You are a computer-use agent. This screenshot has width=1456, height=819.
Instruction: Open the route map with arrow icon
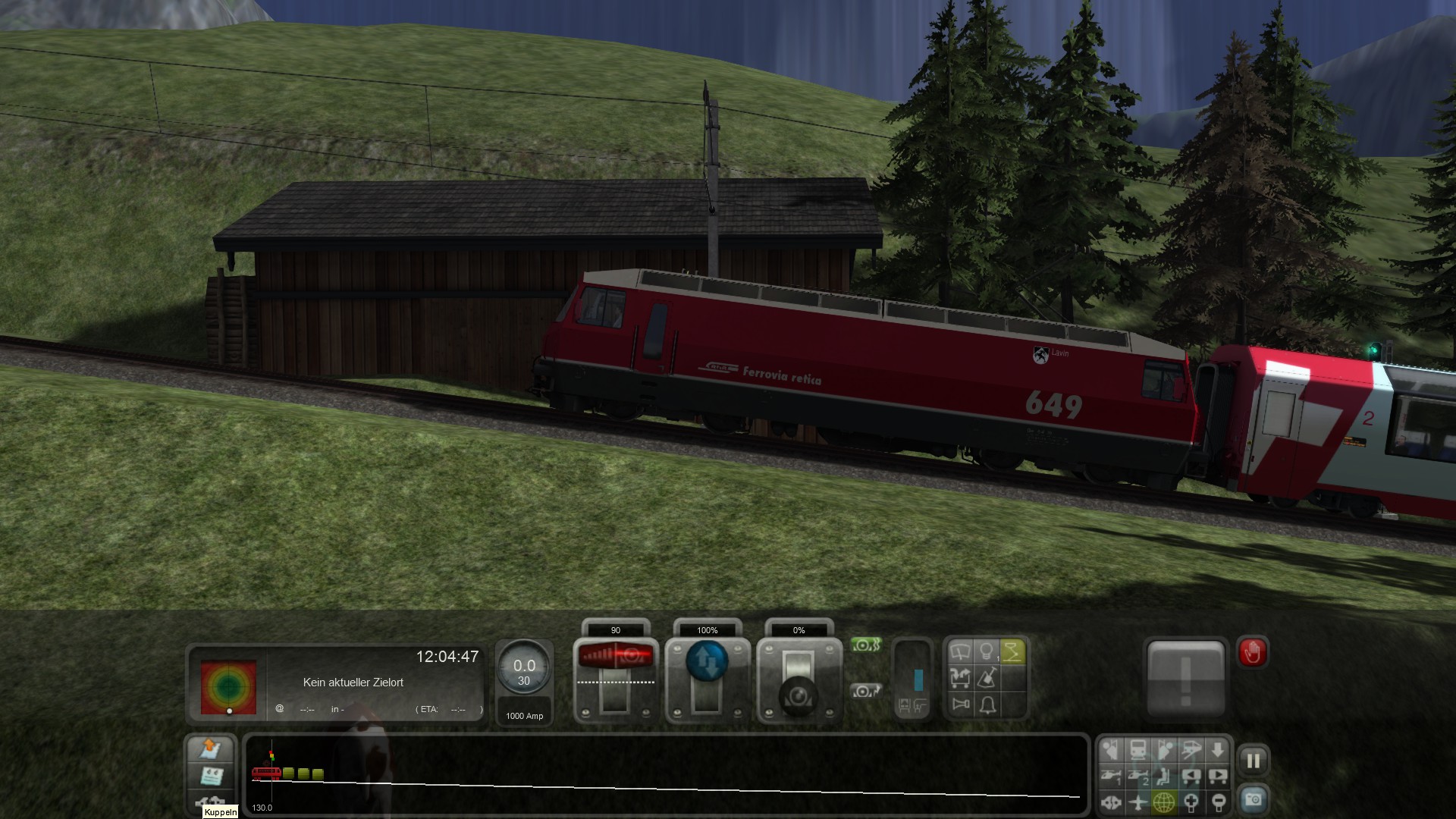[210, 748]
